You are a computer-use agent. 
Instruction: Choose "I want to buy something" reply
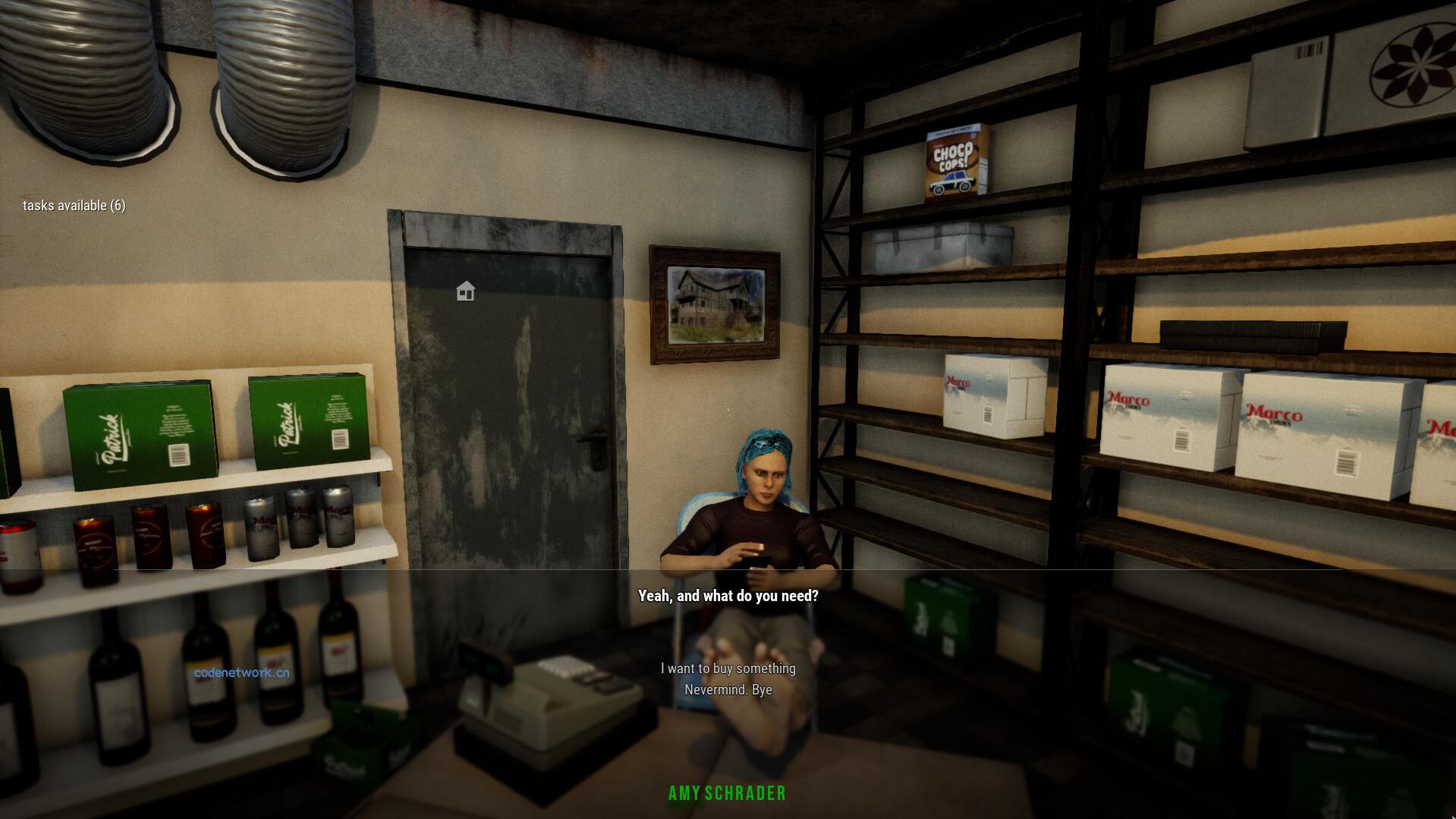[728, 669]
